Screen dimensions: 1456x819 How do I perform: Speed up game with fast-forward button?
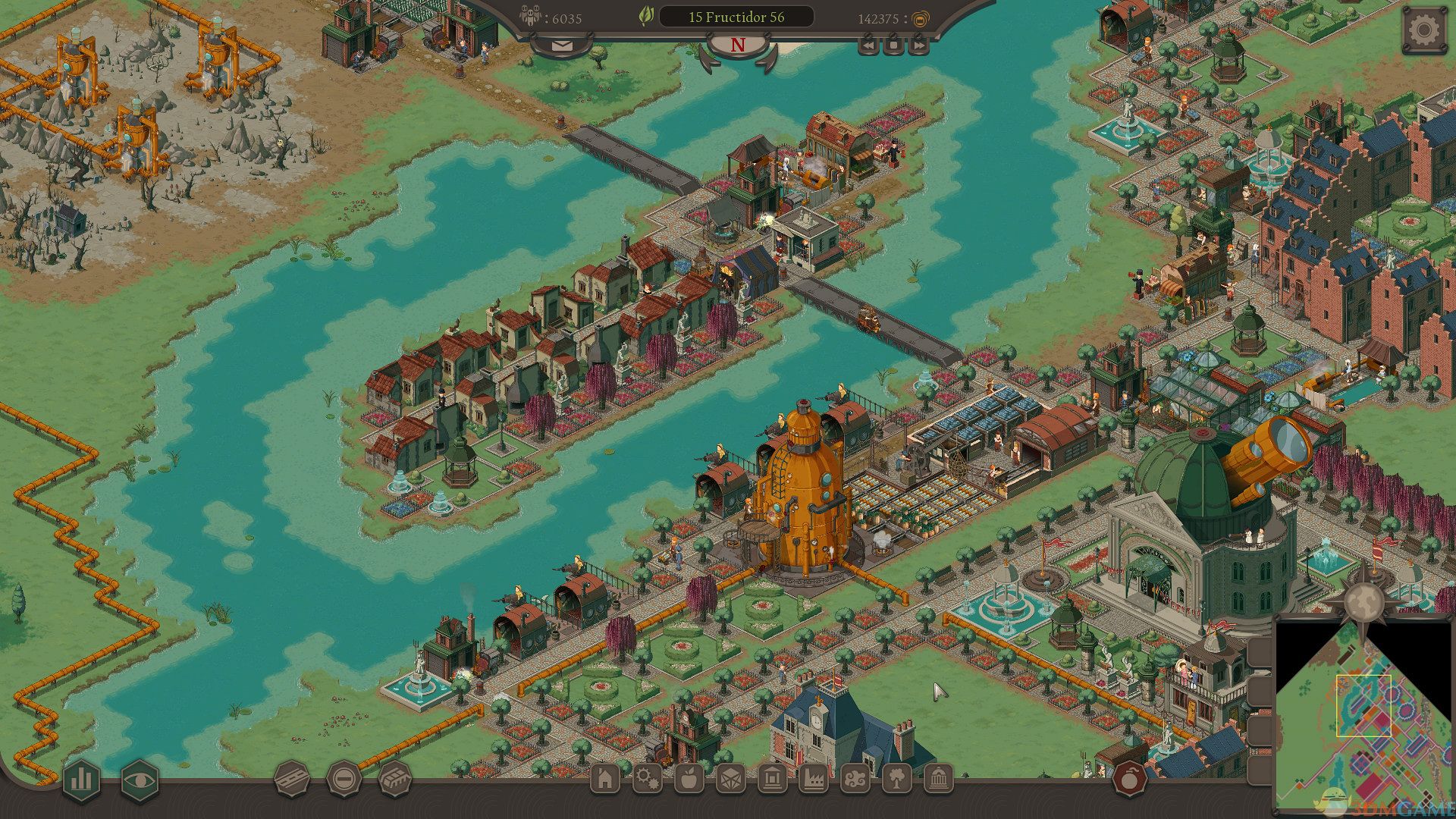click(x=918, y=45)
